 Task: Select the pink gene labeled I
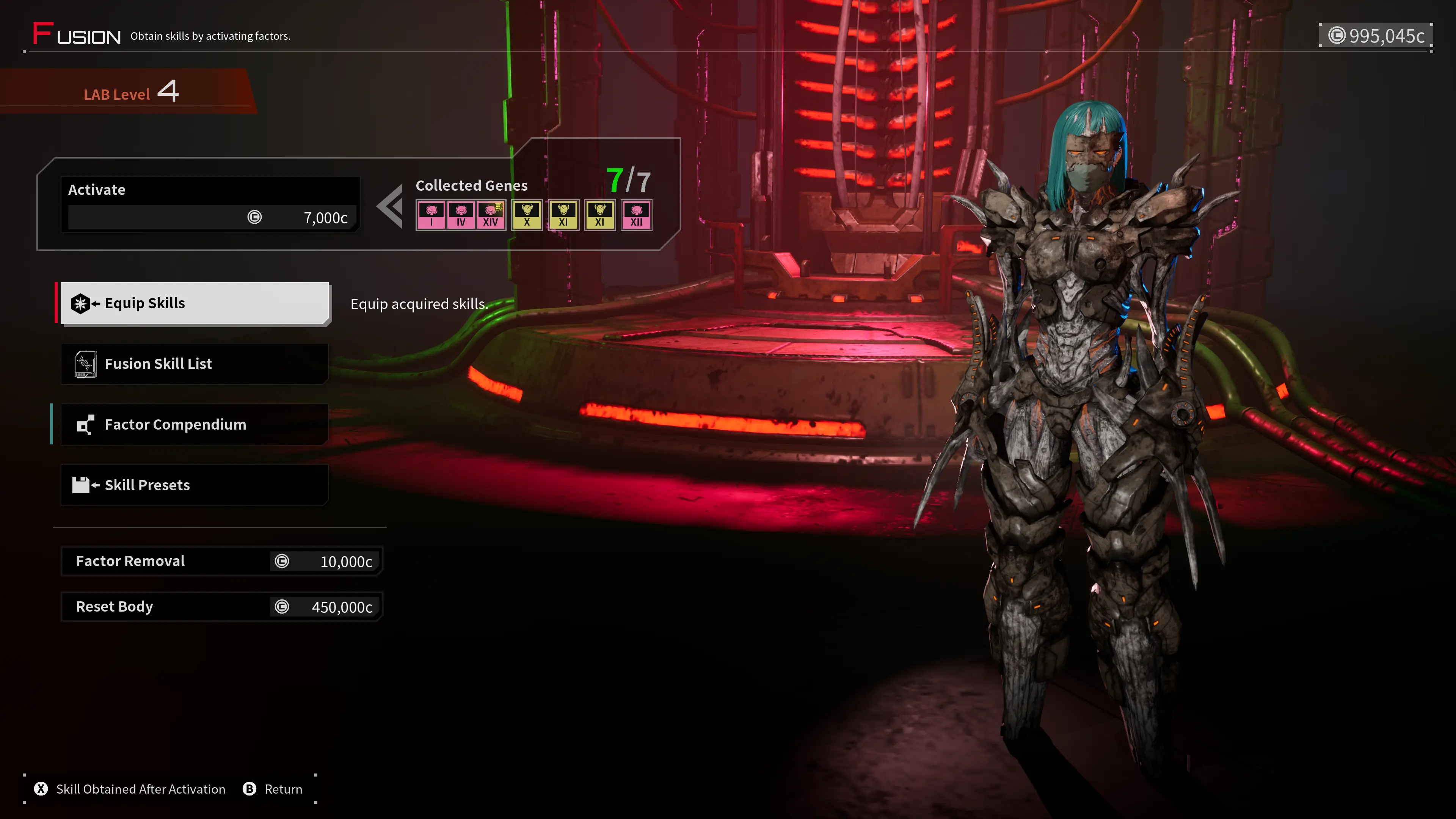click(431, 215)
